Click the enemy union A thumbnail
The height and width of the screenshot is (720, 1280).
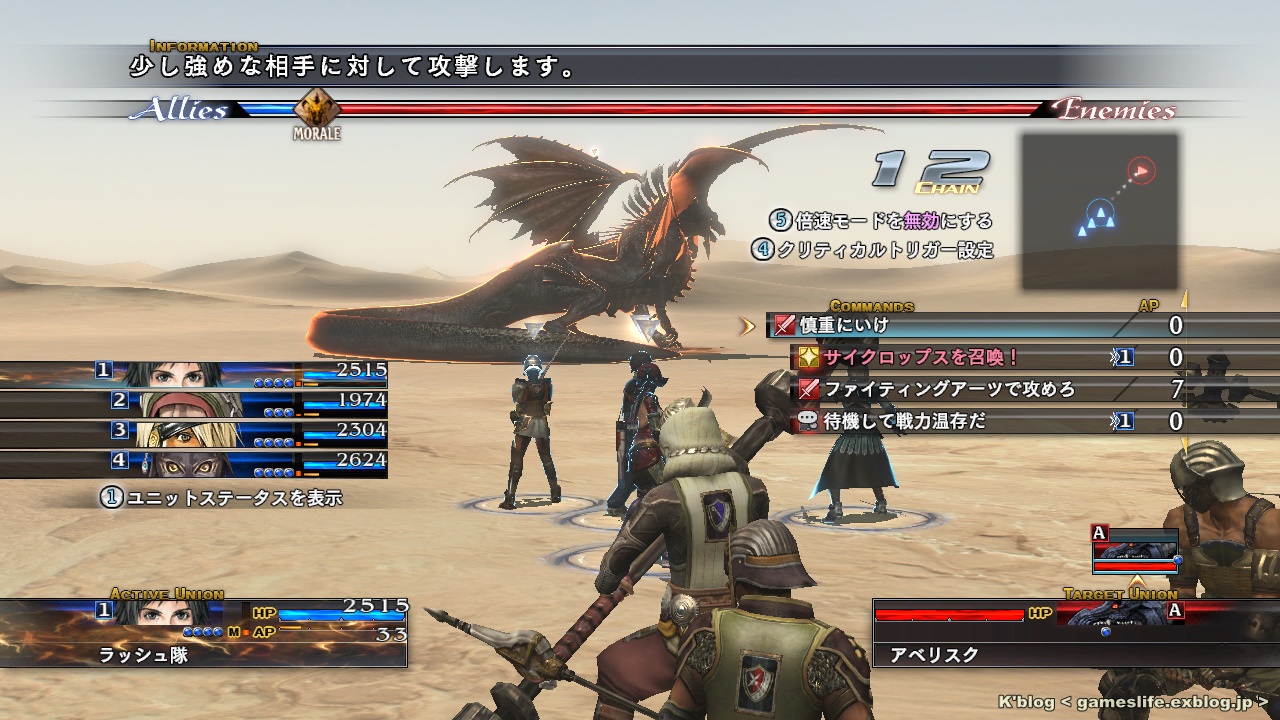click(x=1135, y=551)
